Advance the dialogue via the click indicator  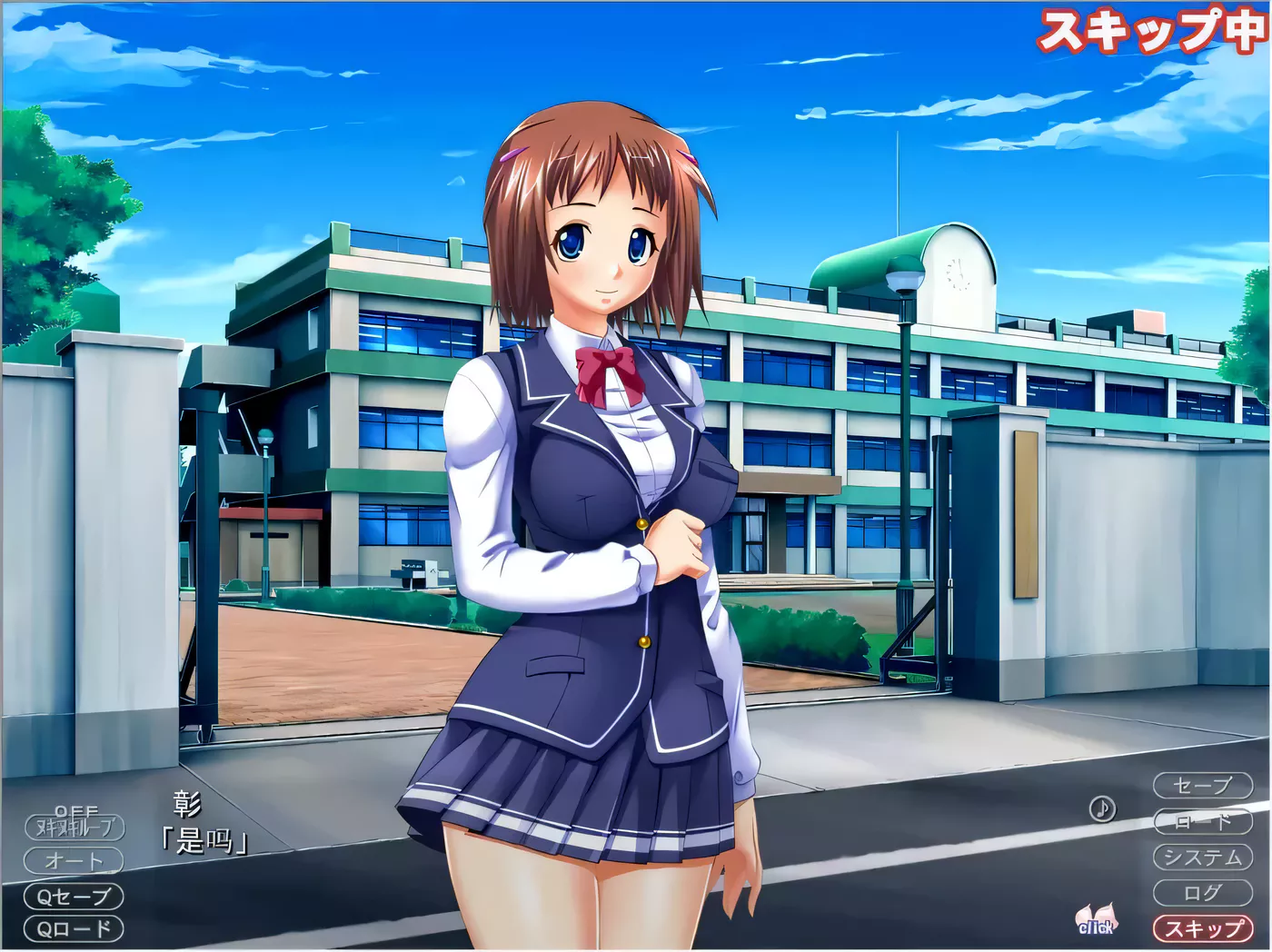click(x=1096, y=920)
